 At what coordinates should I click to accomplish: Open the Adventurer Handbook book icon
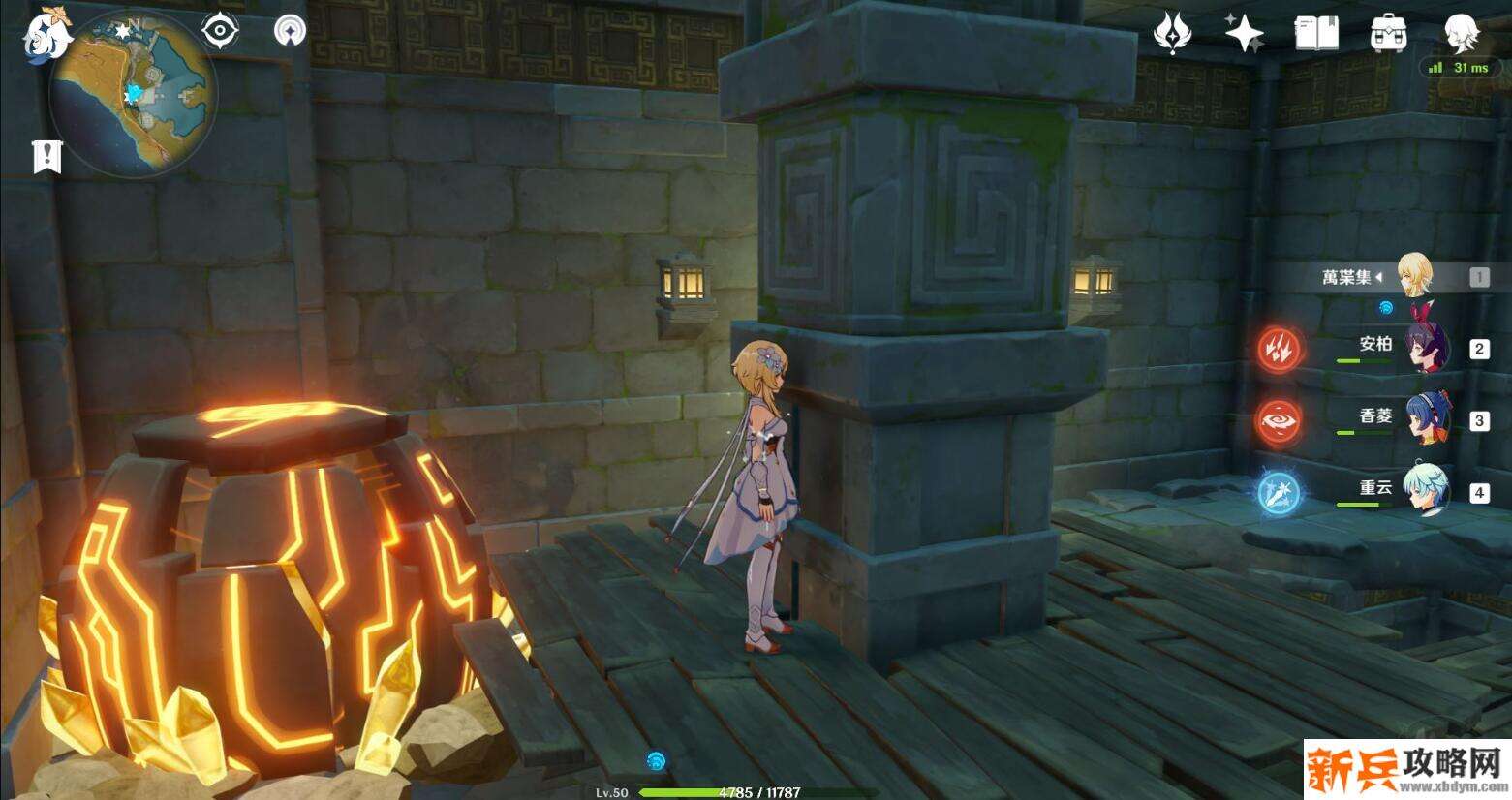click(x=1316, y=33)
